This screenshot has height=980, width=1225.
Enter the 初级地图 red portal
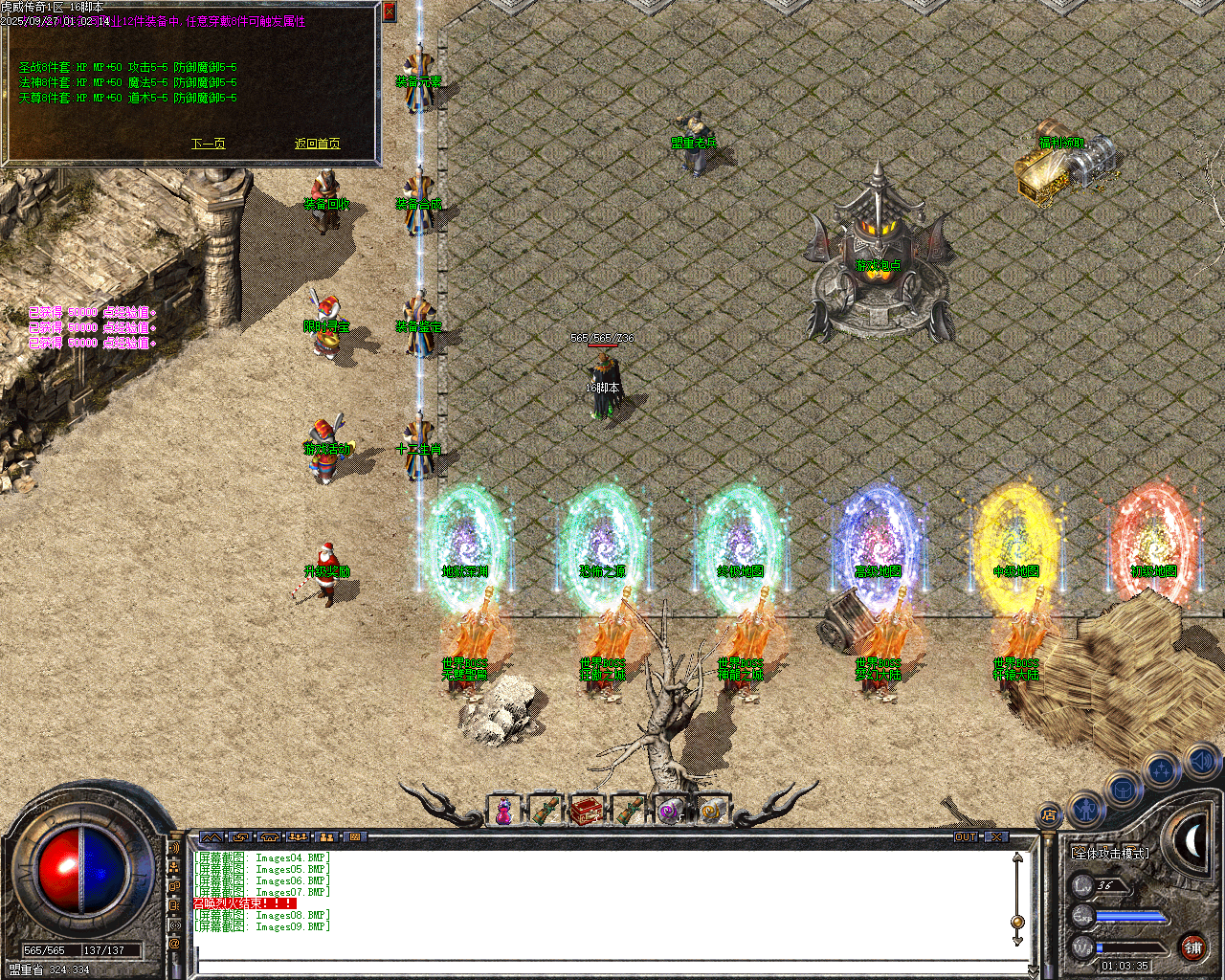1151,541
